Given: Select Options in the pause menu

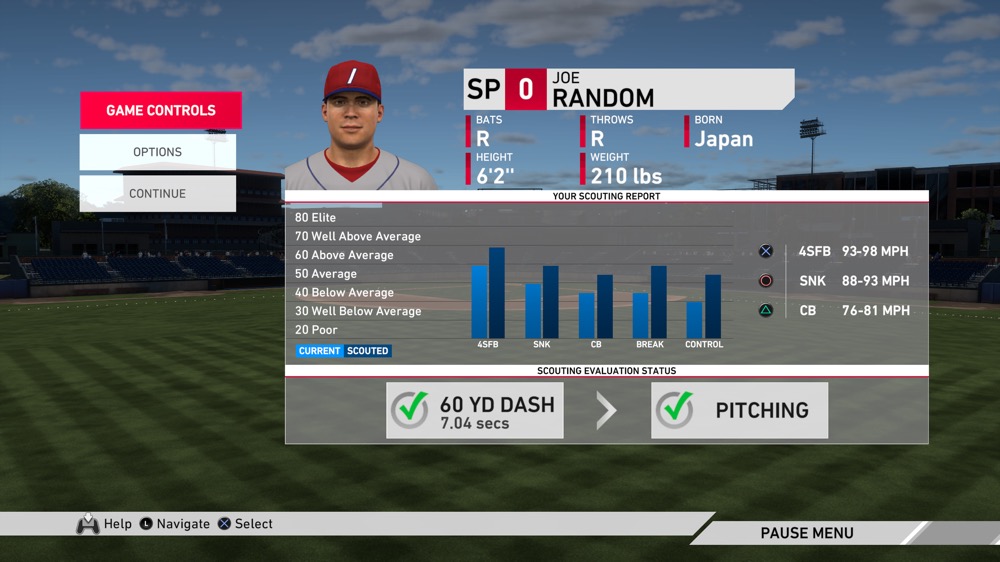Looking at the screenshot, I should [157, 152].
